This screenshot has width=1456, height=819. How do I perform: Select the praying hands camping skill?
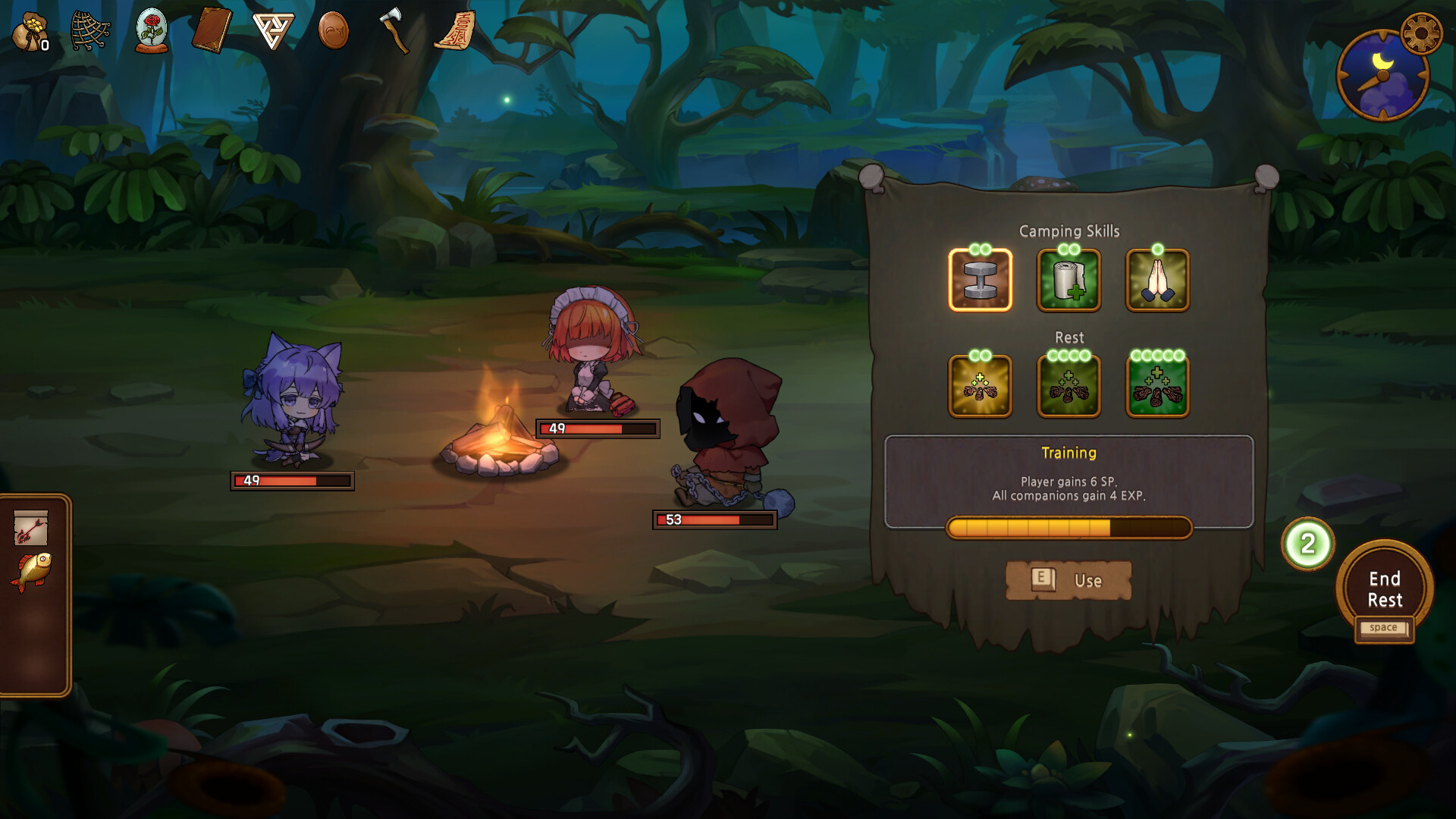1157,280
